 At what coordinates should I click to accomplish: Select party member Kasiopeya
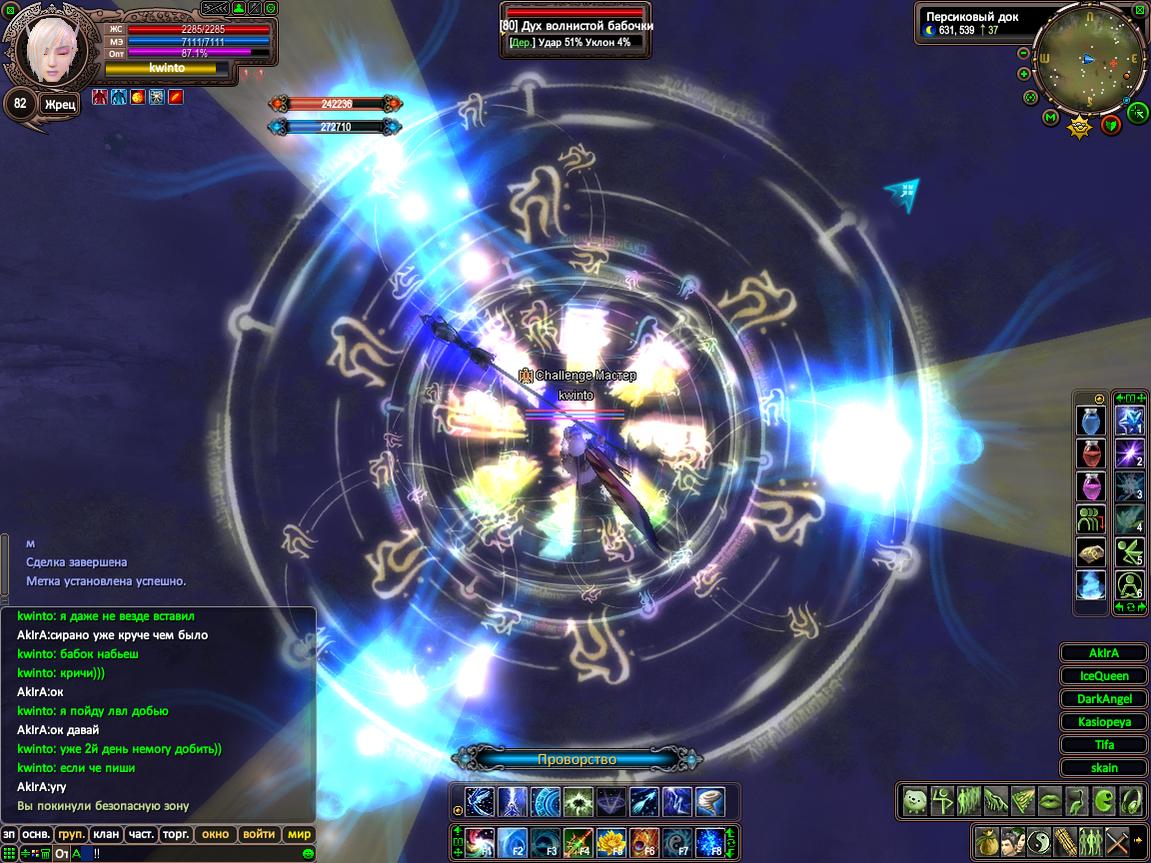pos(1104,722)
